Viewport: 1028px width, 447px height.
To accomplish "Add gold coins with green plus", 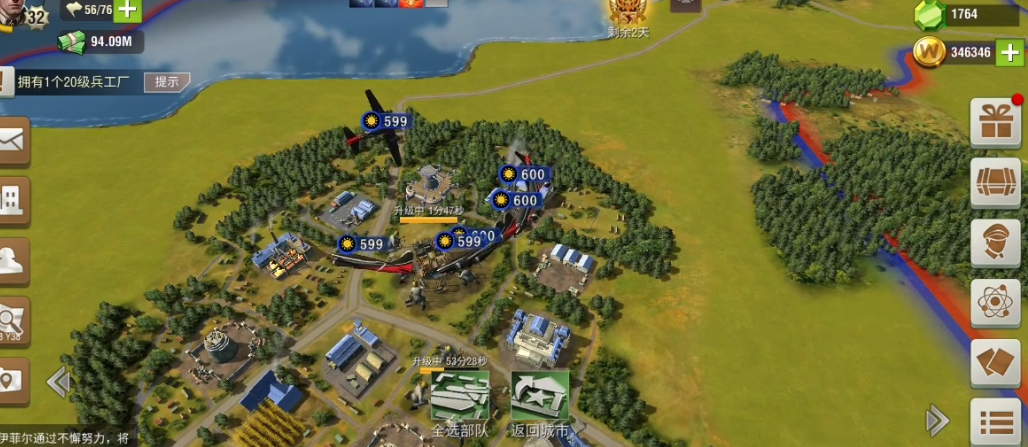I will click(x=1007, y=52).
